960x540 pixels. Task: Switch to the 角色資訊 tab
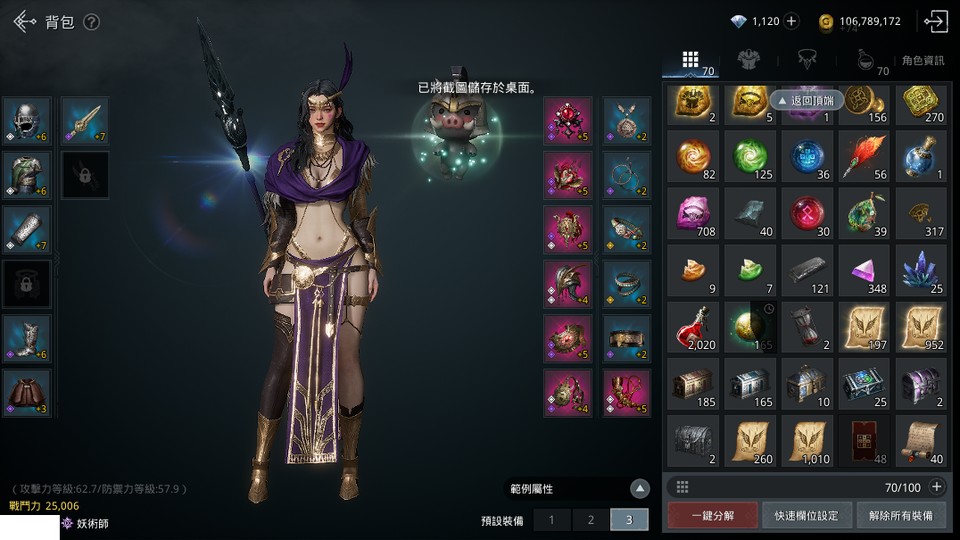[922, 61]
